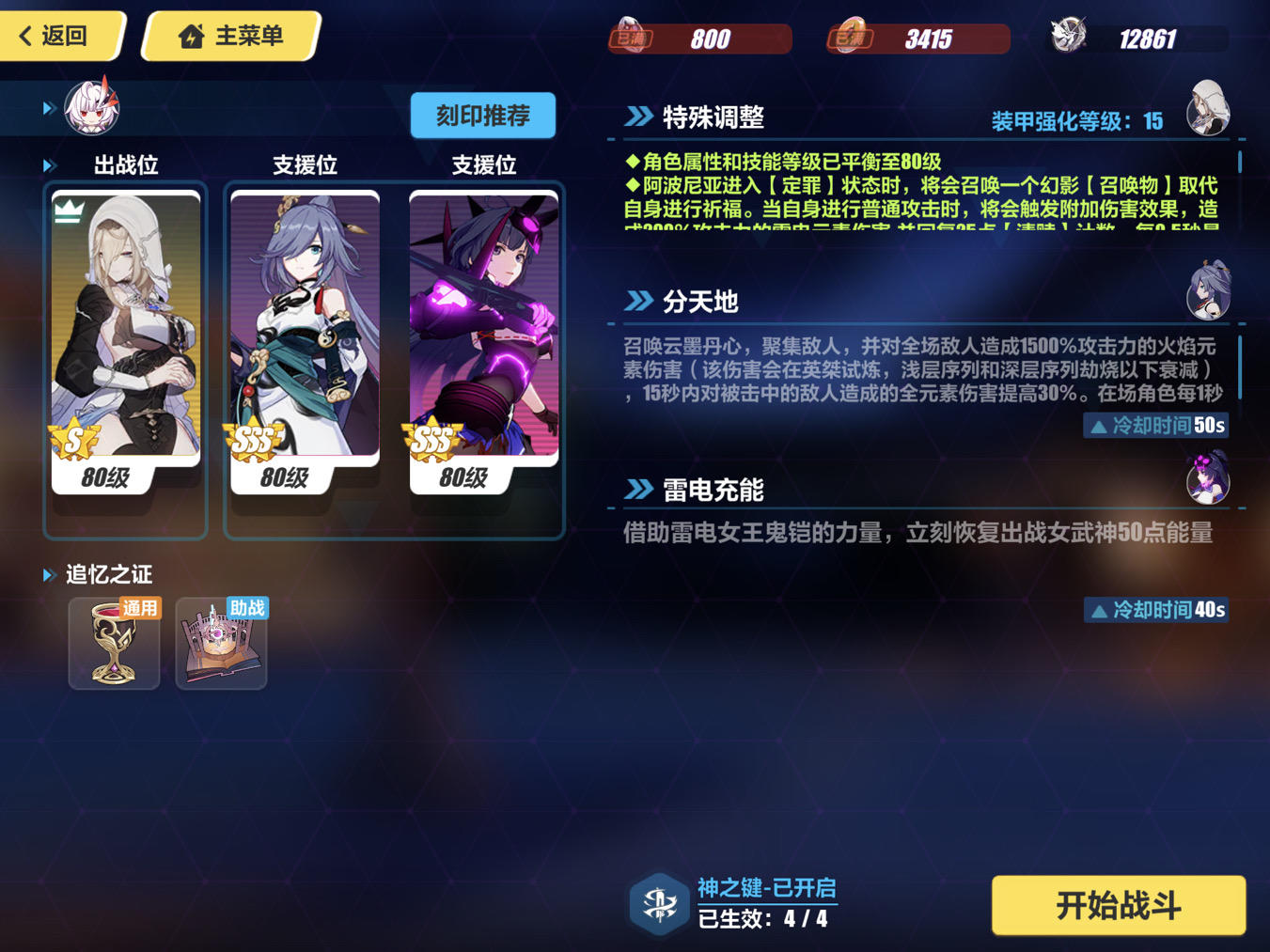Expand the 分天地 section chevron
This screenshot has width=1270, height=952.
click(637, 301)
